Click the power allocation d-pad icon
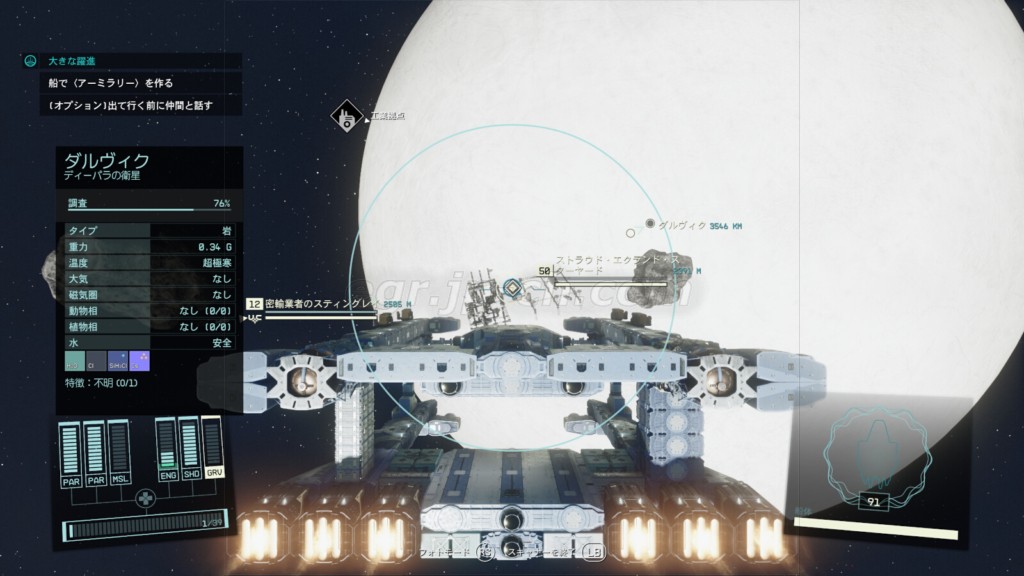Image resolution: width=1024 pixels, height=576 pixels. click(x=146, y=497)
